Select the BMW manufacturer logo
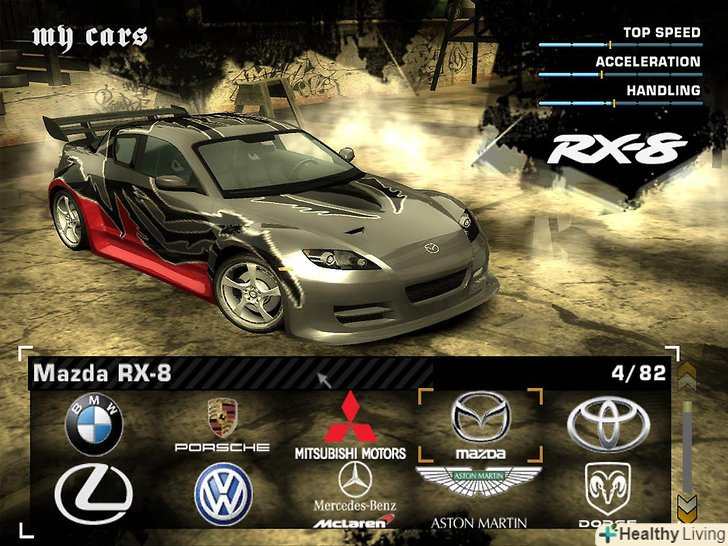This screenshot has width=728, height=546. [x=94, y=423]
